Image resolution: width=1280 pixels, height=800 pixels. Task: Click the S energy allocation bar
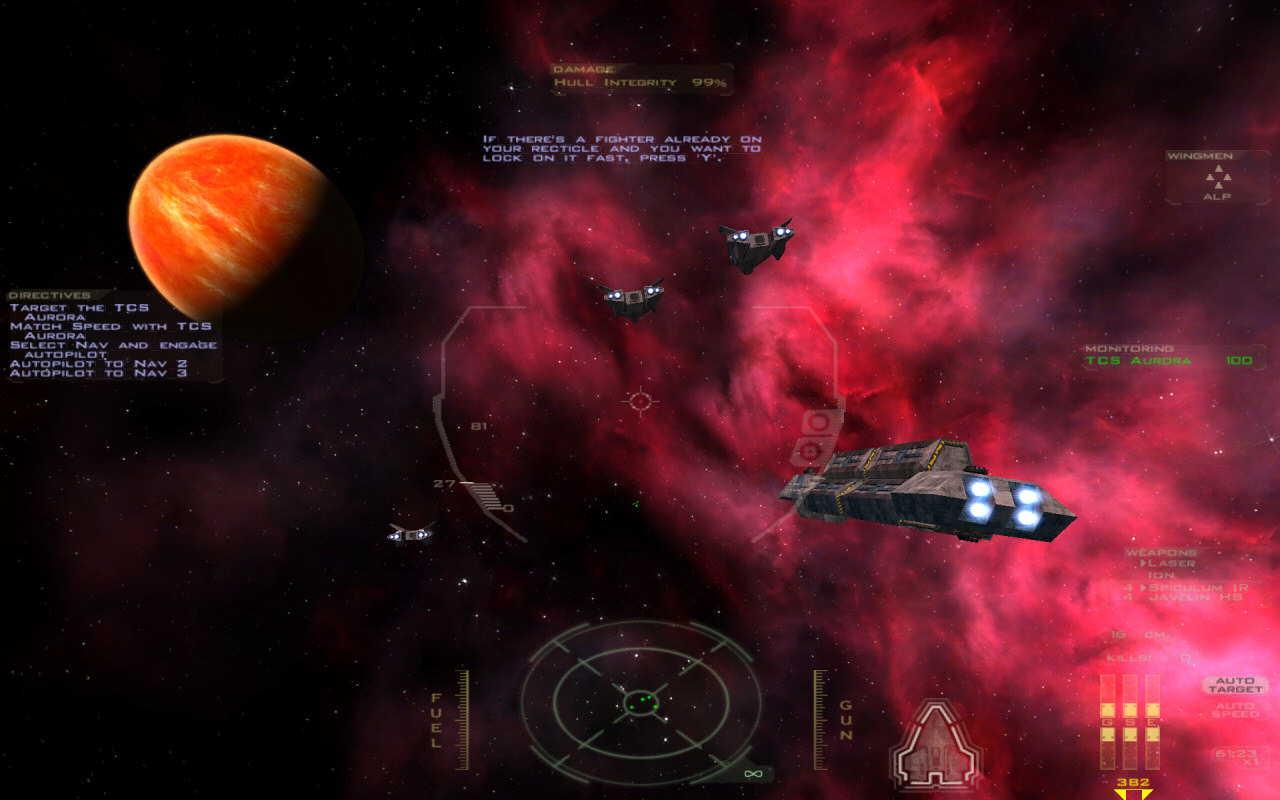[1129, 720]
